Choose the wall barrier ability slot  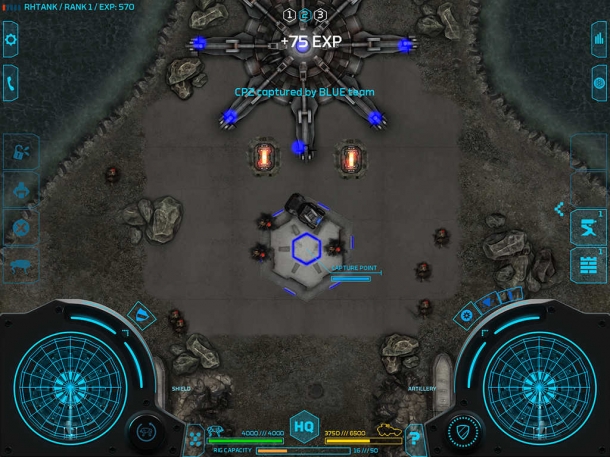pyautogui.click(x=586, y=265)
